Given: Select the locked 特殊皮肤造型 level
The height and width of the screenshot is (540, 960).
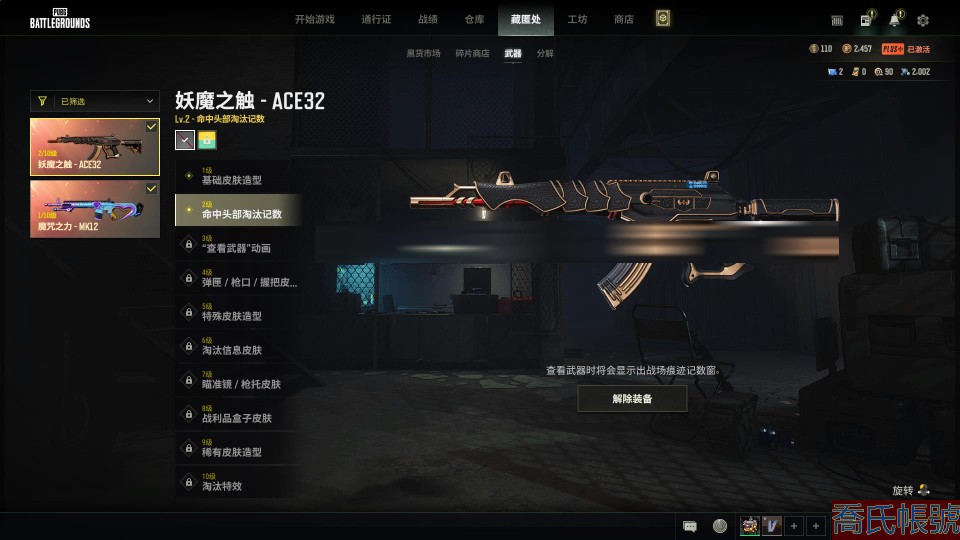Looking at the screenshot, I should (234, 313).
